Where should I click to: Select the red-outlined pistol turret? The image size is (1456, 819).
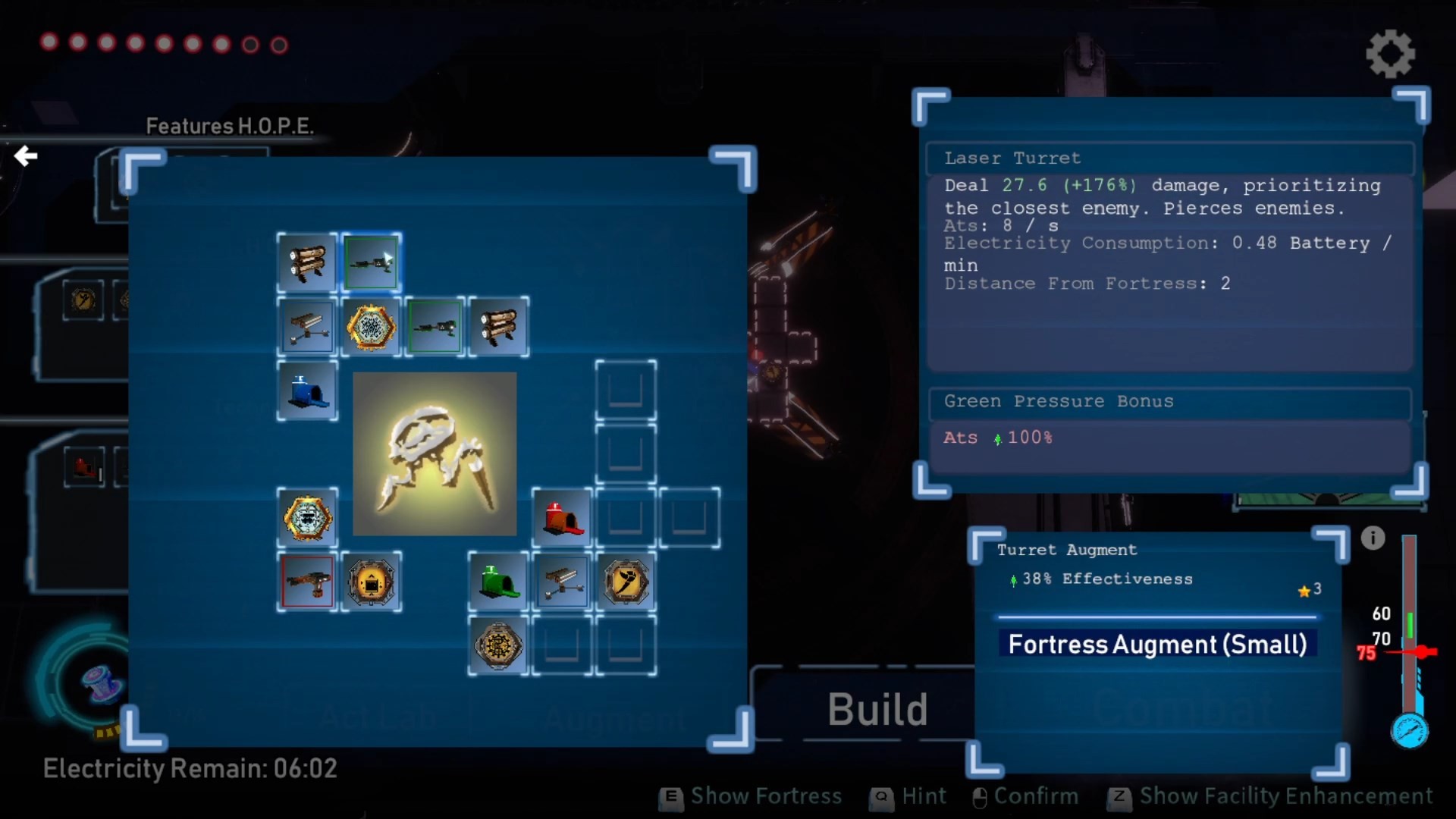coord(307,582)
